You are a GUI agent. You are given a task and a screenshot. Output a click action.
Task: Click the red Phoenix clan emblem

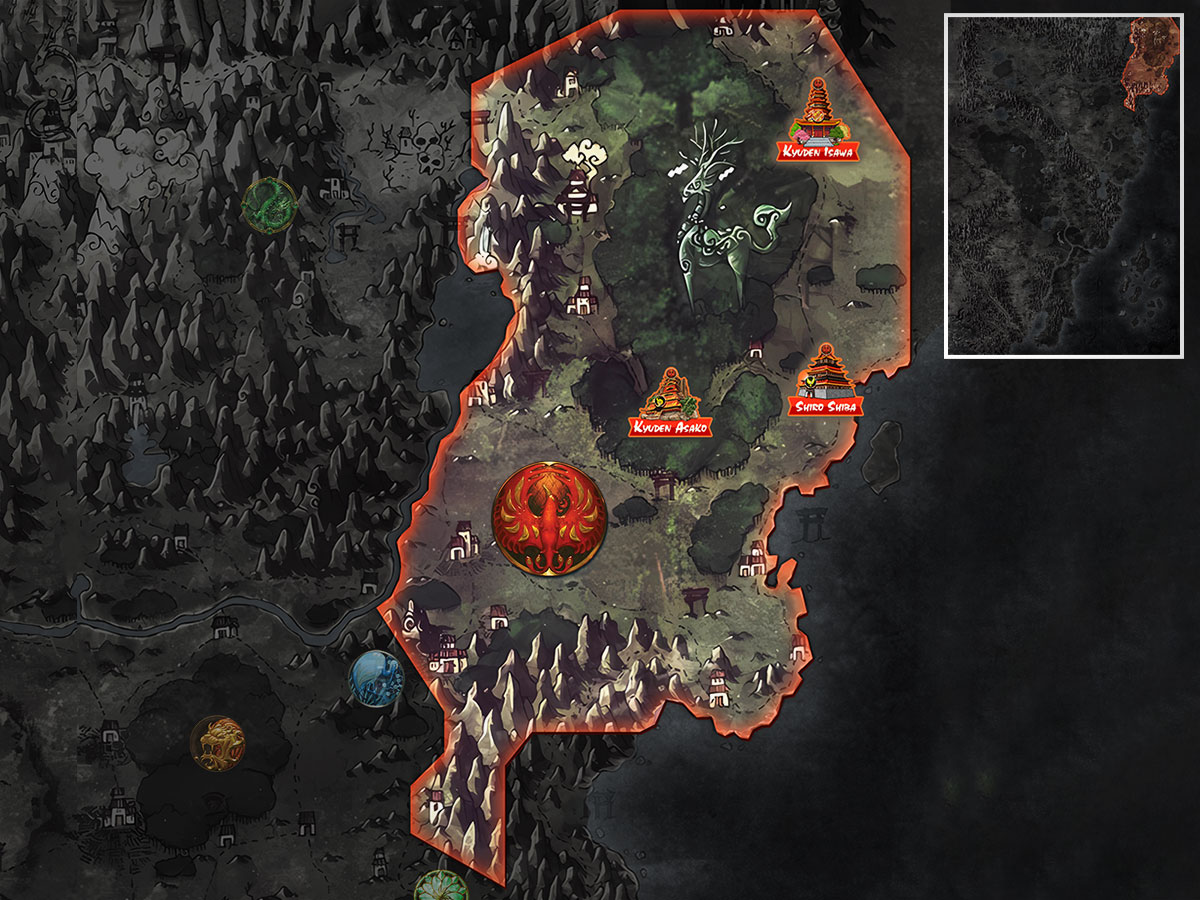549,518
